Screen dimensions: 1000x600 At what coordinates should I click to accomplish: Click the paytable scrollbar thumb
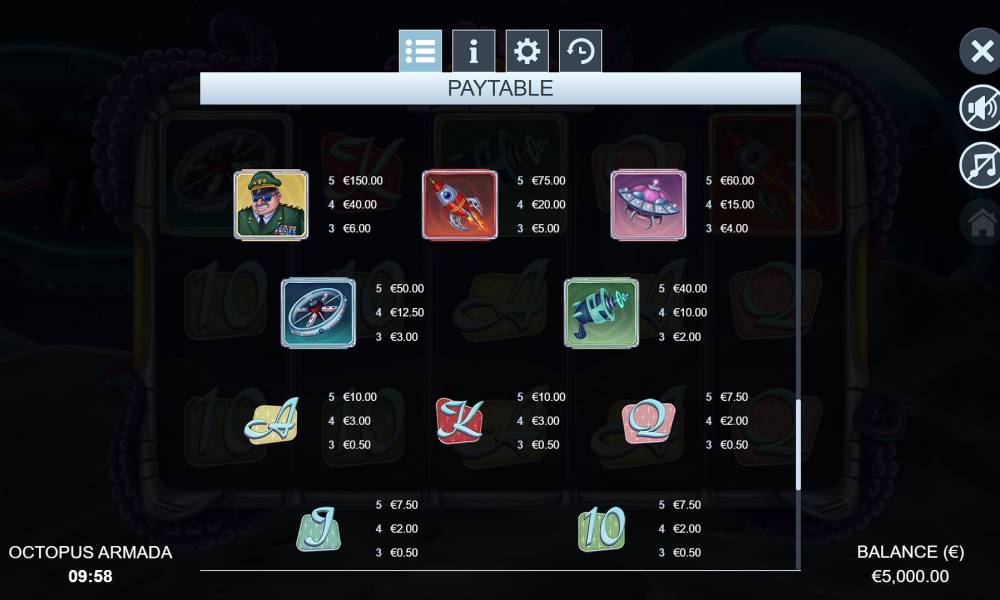click(798, 444)
